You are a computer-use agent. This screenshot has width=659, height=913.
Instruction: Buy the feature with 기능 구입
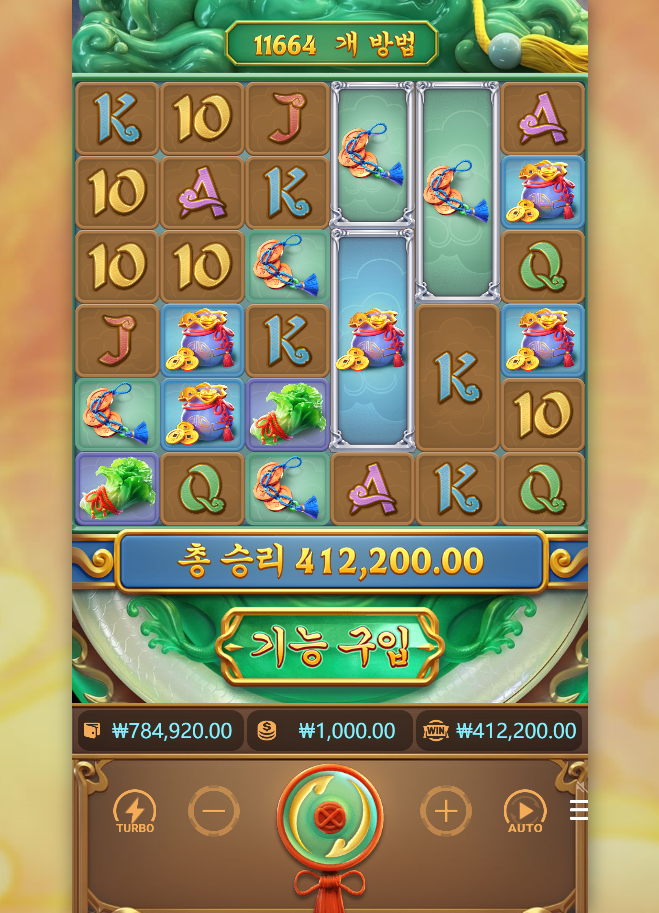(x=330, y=647)
